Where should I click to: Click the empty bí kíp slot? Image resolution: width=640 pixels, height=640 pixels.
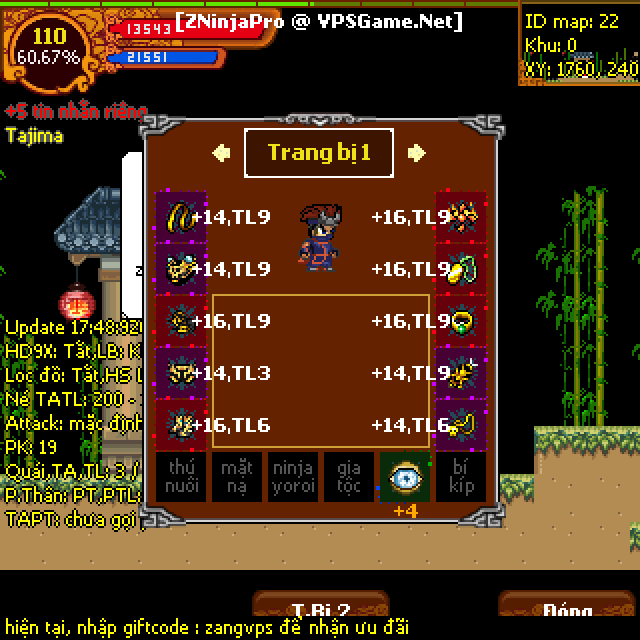coord(461,476)
